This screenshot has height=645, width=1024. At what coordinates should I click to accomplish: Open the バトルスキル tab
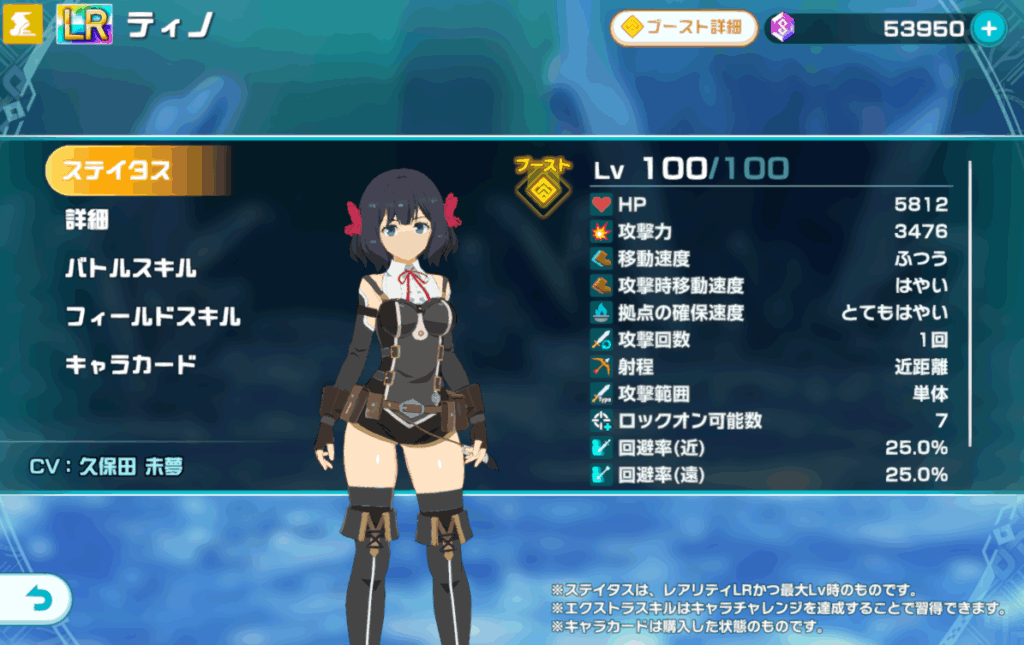[130, 268]
